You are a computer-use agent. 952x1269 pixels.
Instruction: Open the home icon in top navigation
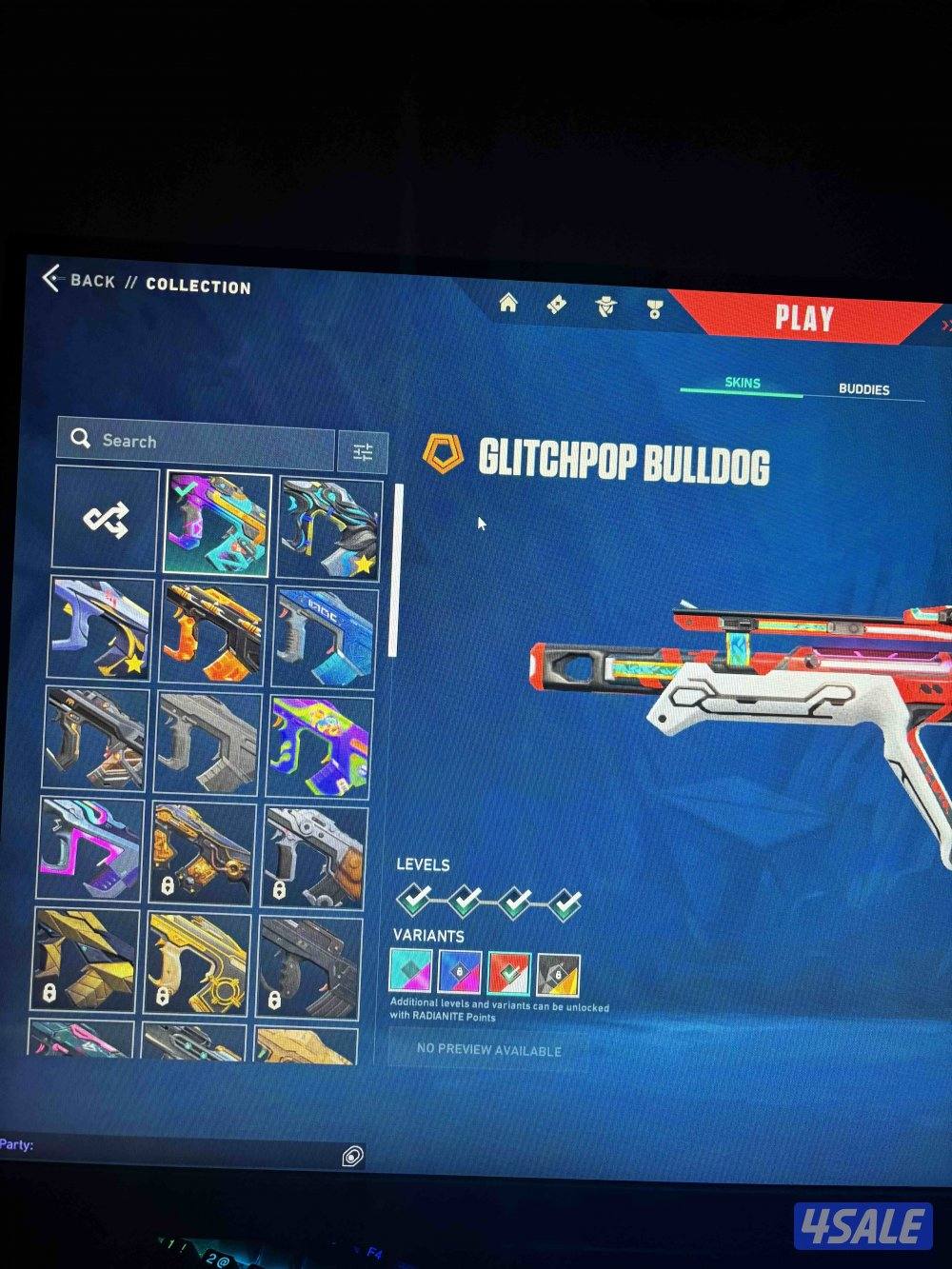click(508, 304)
